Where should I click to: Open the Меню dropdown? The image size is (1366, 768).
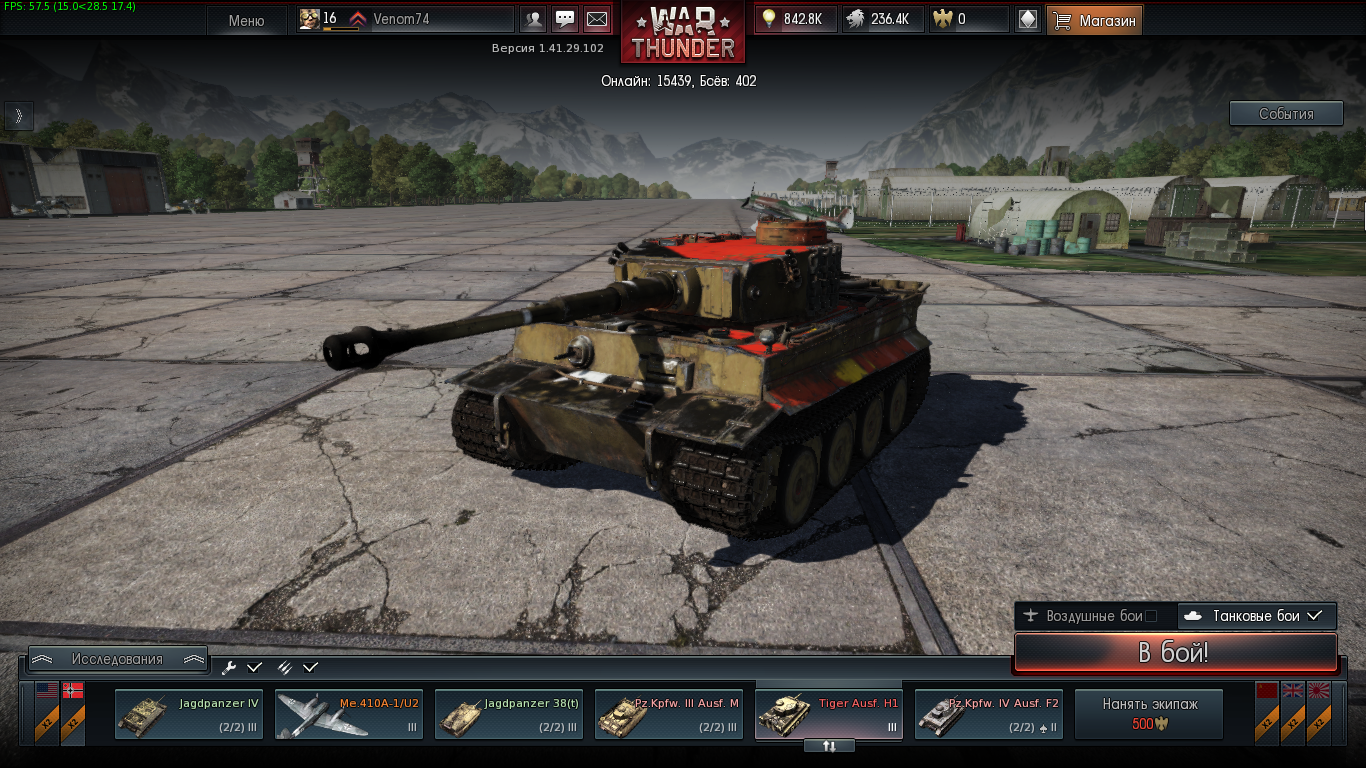(246, 20)
